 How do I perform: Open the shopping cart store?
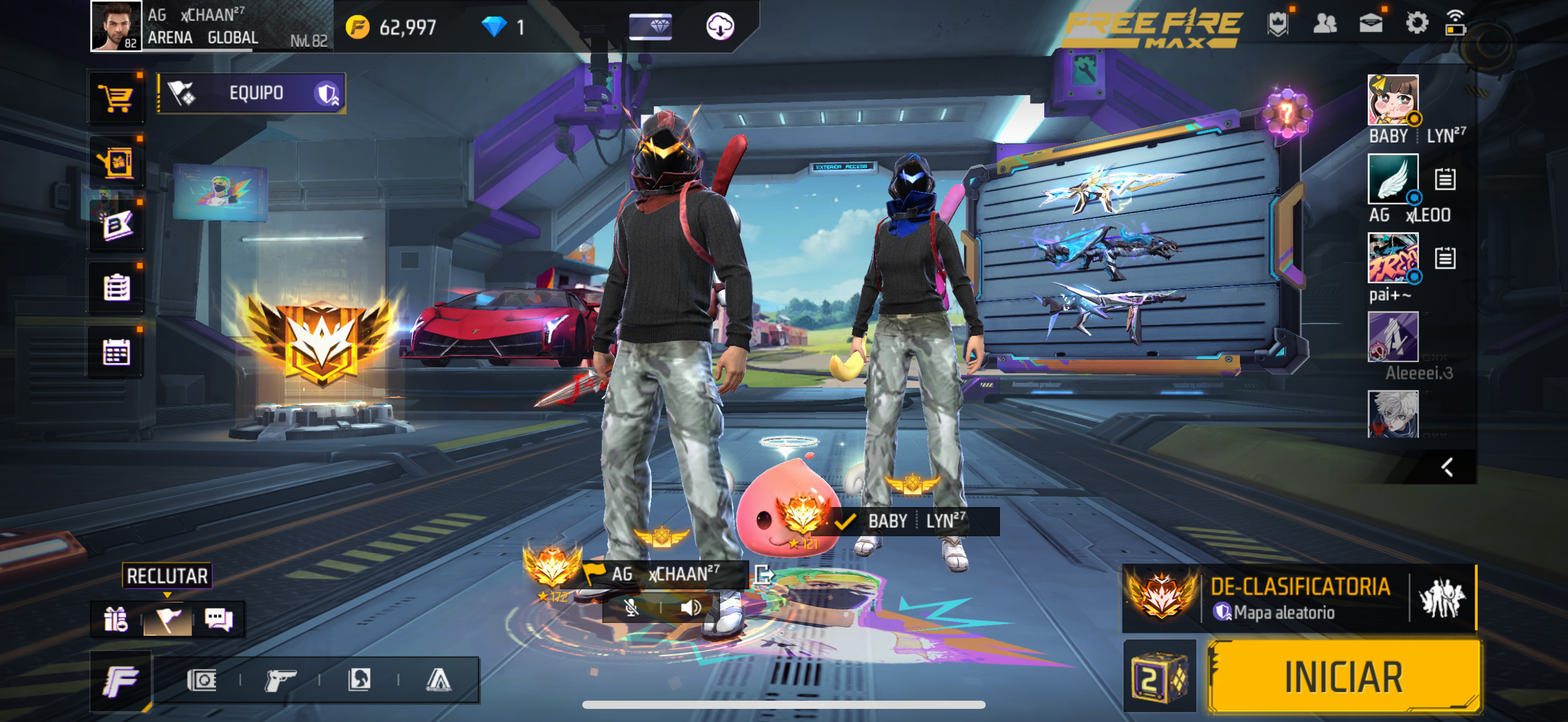coord(116,97)
